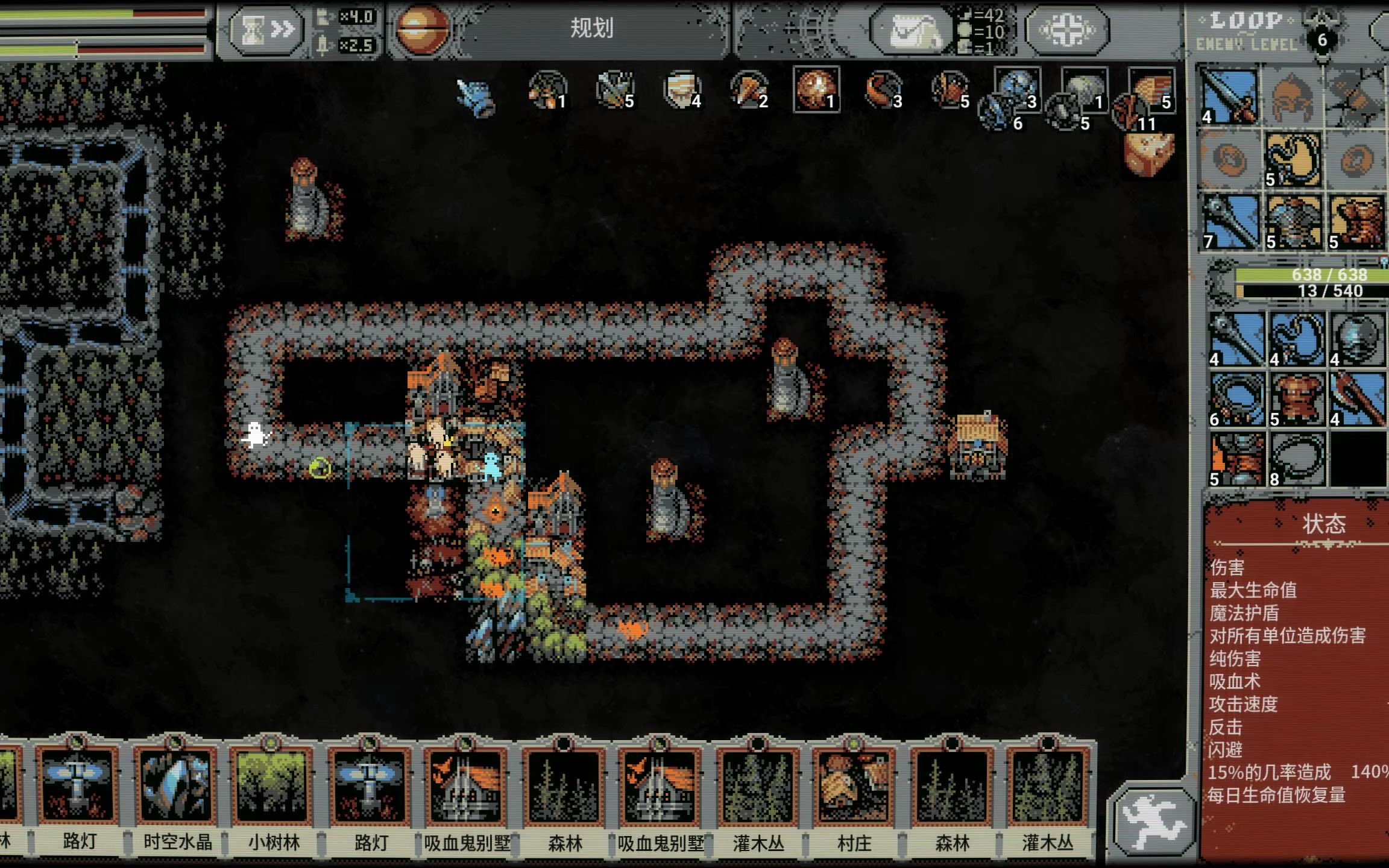
Task: Select the level 6 ring in inventory
Action: [x=1236, y=399]
